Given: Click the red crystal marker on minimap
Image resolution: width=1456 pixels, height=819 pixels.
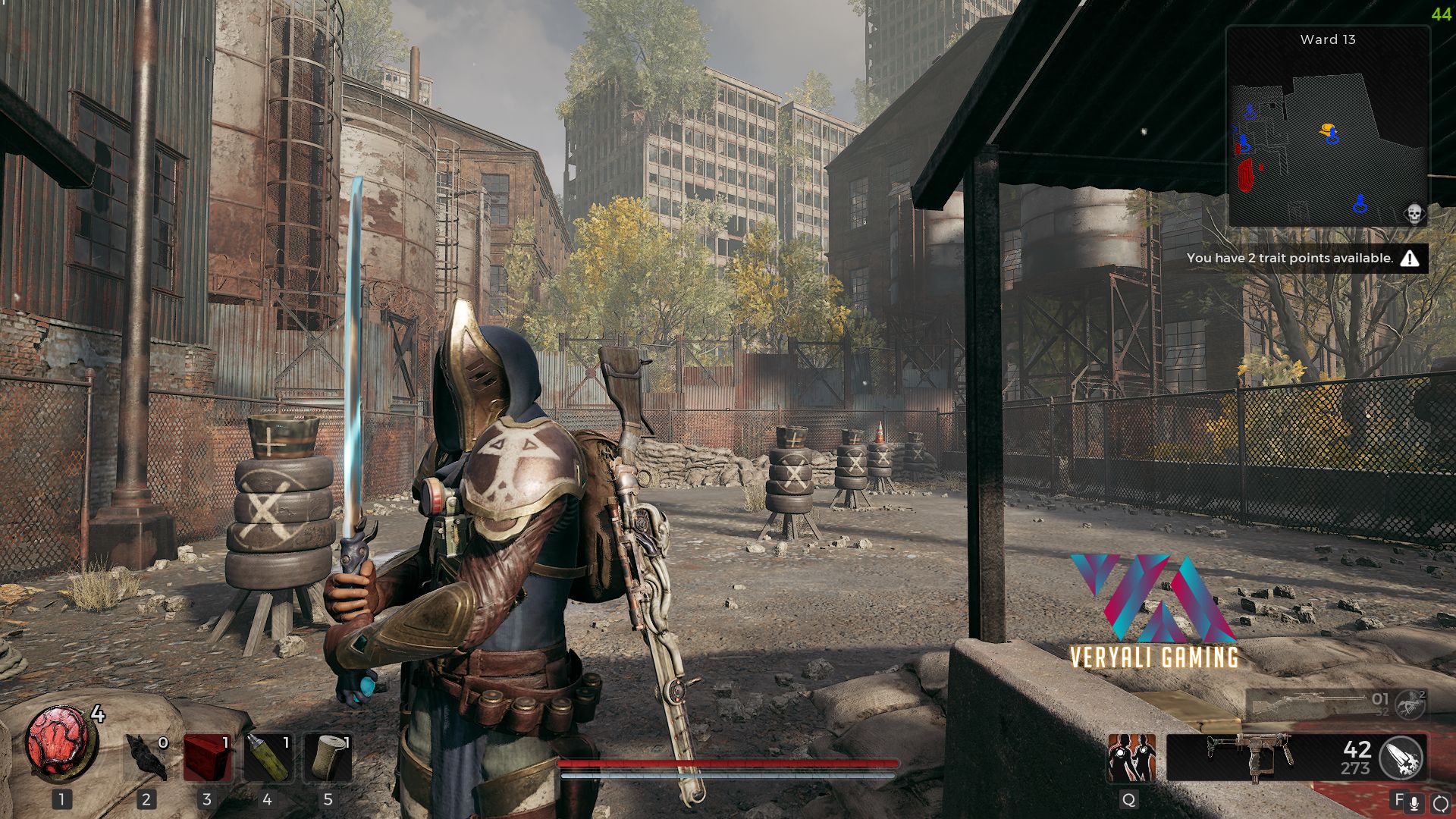Looking at the screenshot, I should 1245,175.
